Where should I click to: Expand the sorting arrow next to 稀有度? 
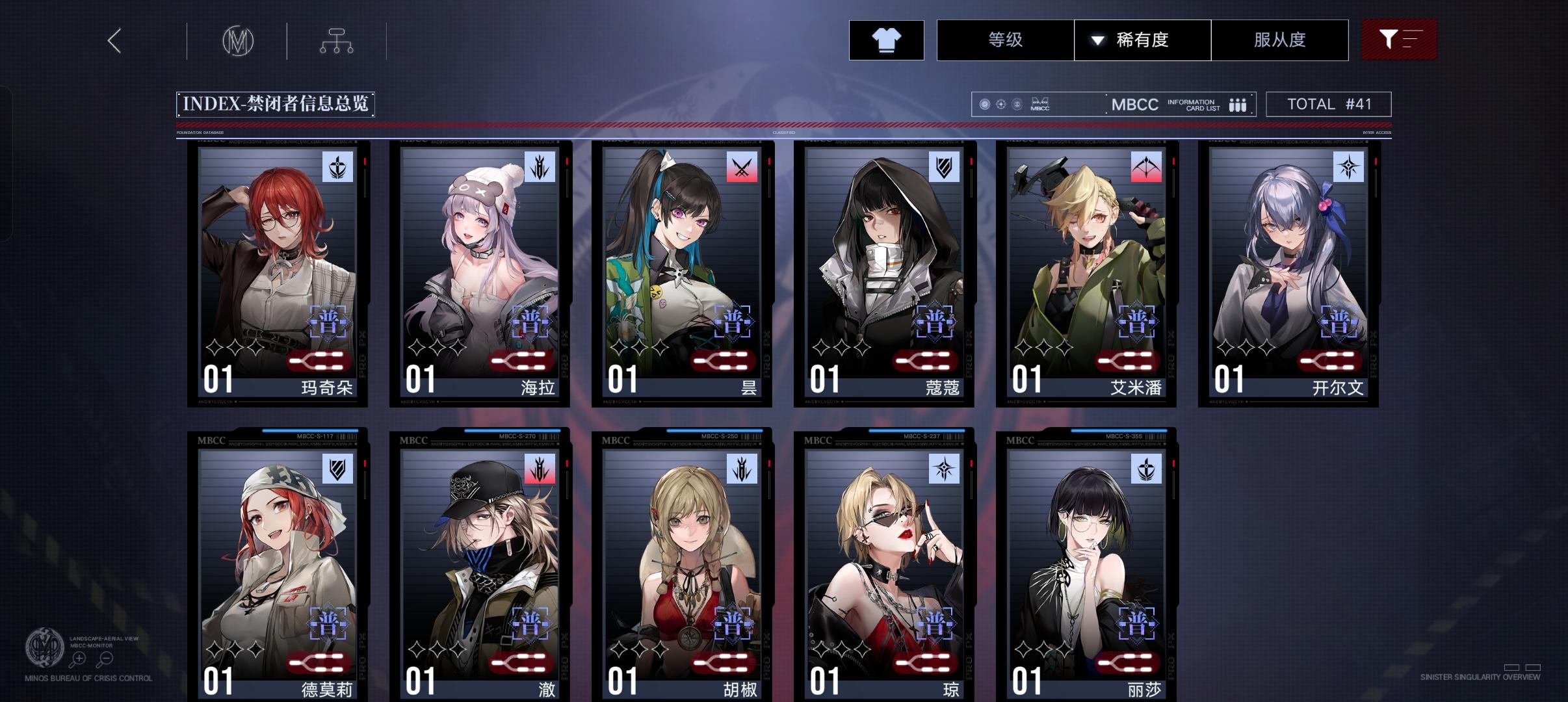pyautogui.click(x=1097, y=40)
